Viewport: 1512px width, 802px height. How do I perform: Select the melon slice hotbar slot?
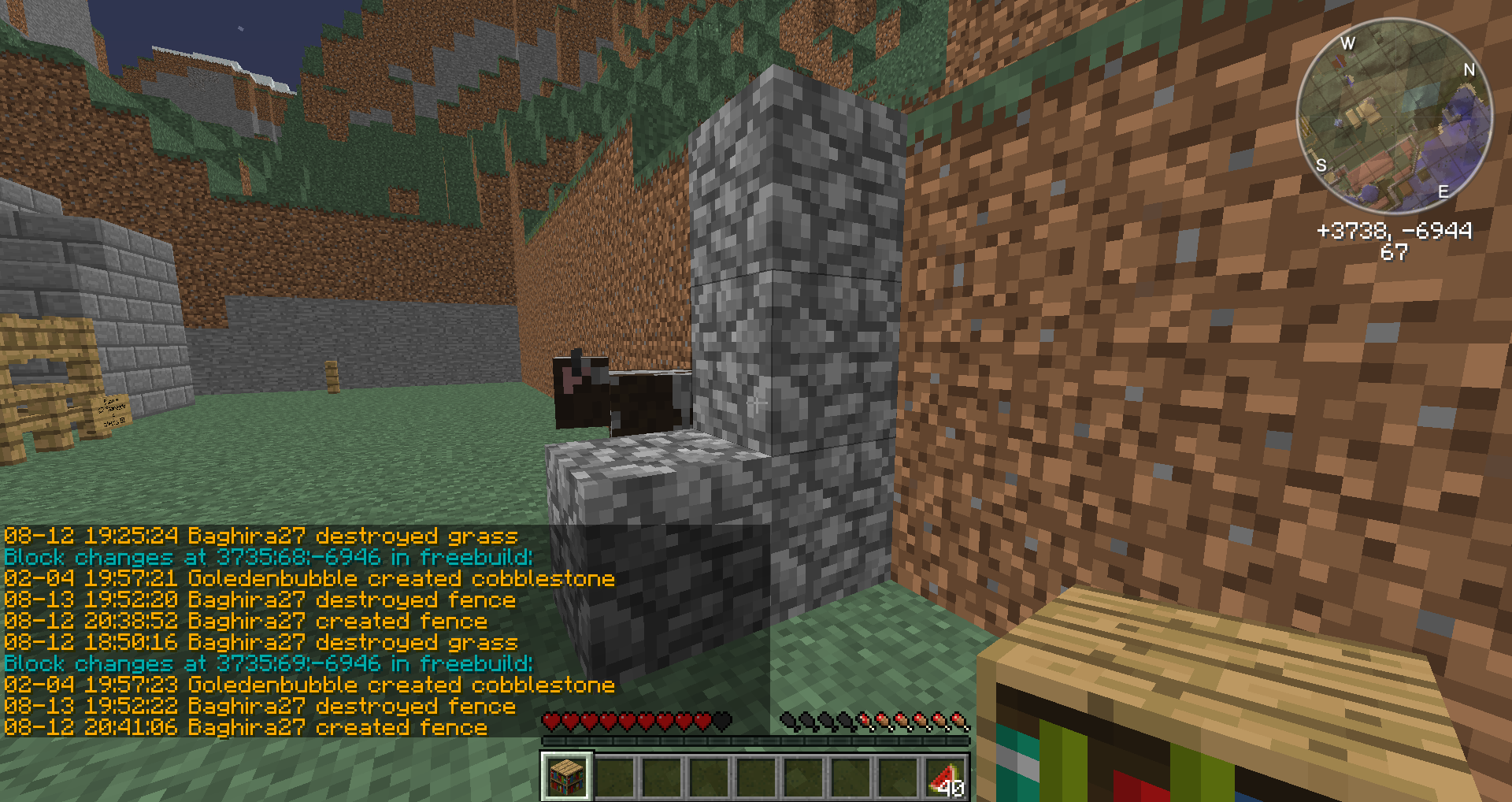pyautogui.click(x=946, y=777)
